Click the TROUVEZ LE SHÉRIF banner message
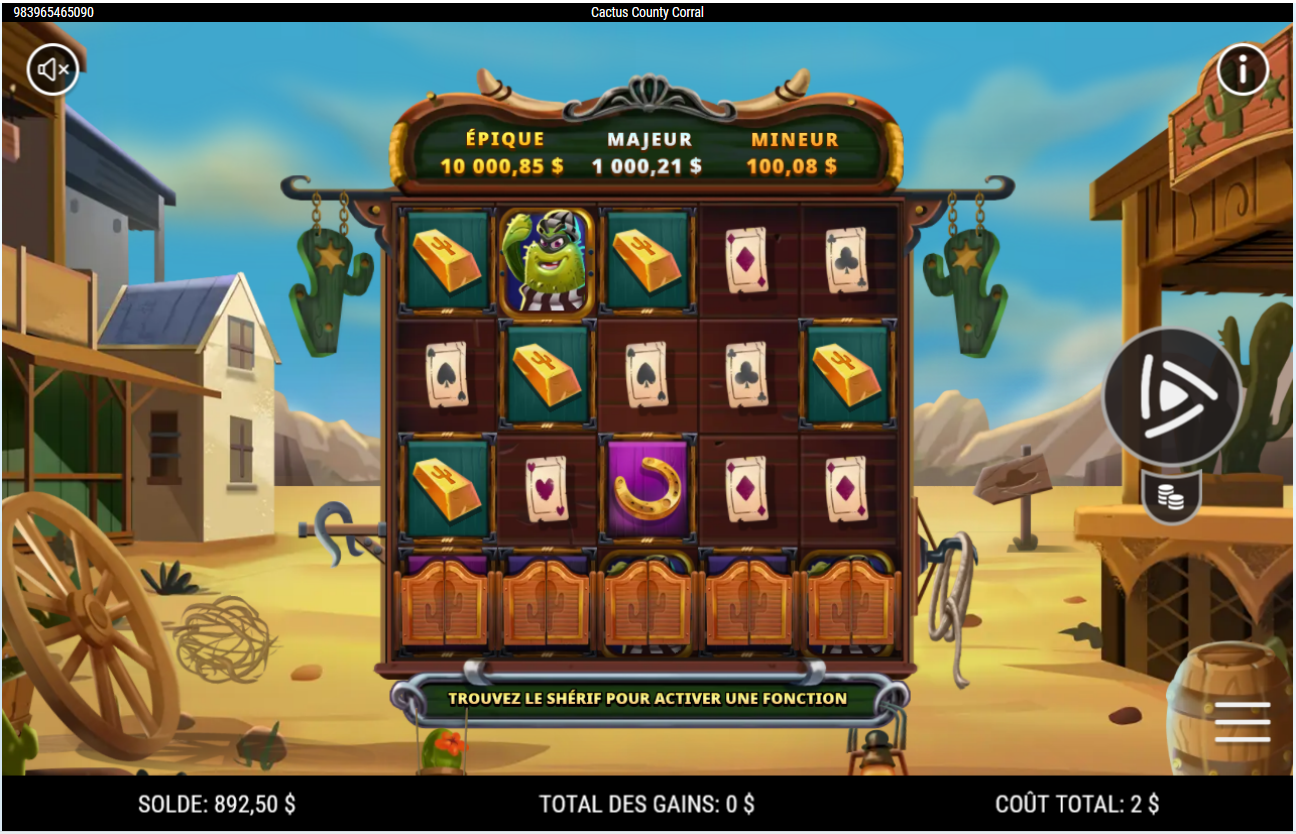 [x=648, y=700]
